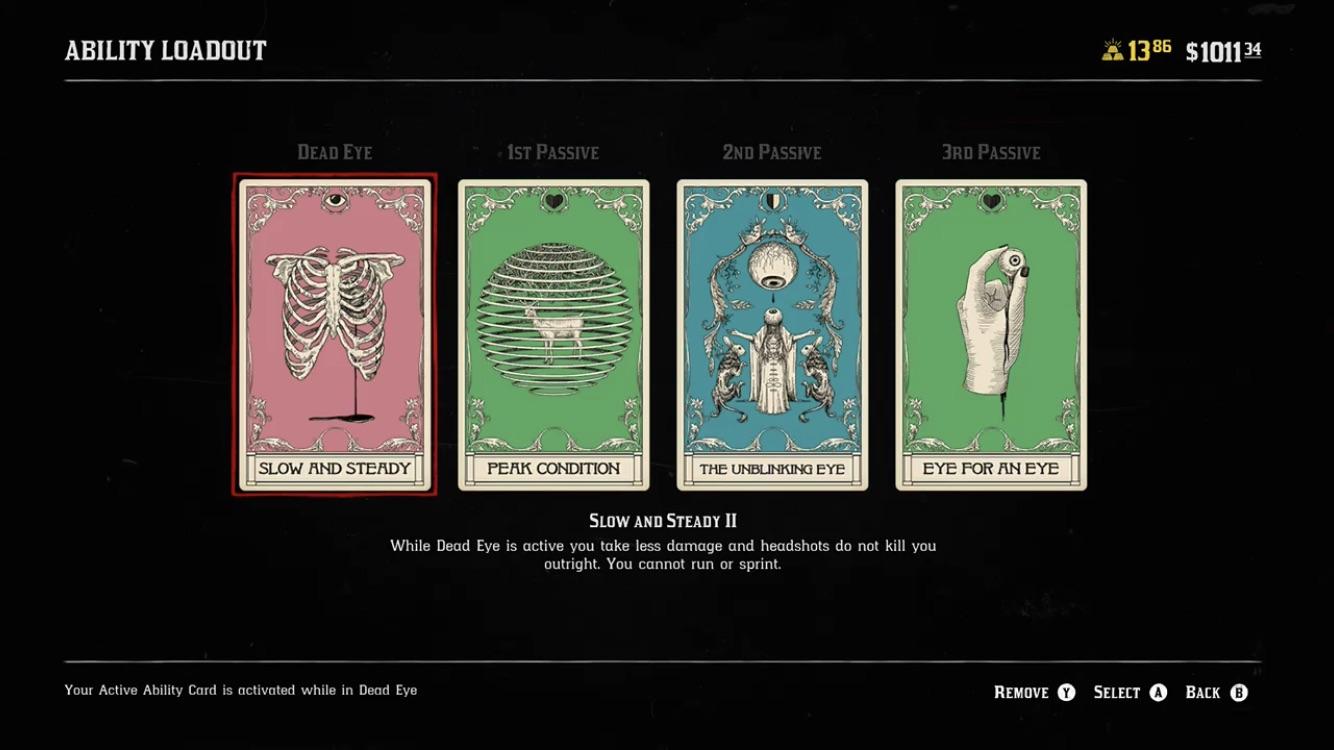Click the heart icon on Peak Condition card
Screen dimensions: 1334x750
(552, 200)
